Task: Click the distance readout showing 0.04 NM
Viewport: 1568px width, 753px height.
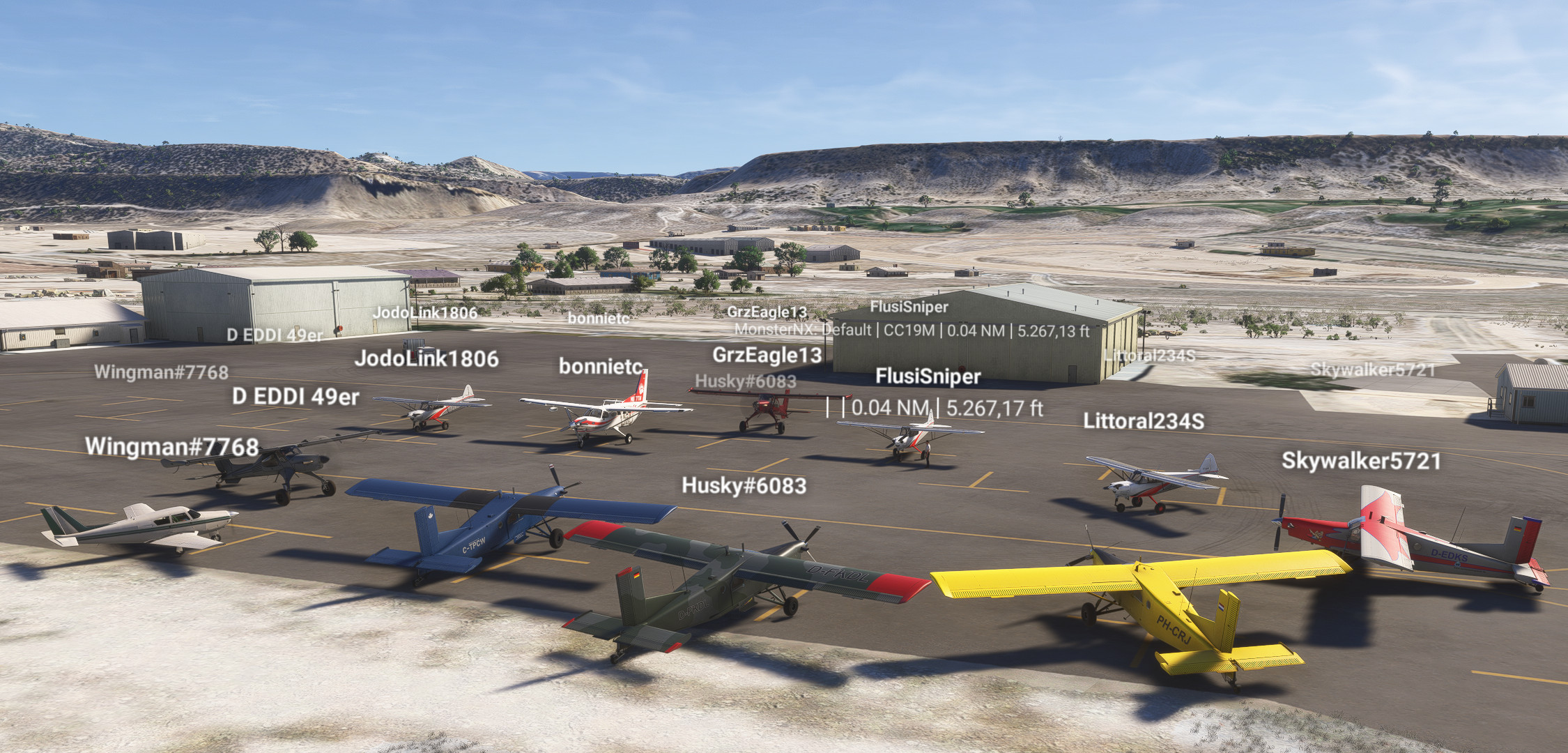Action: (890, 407)
